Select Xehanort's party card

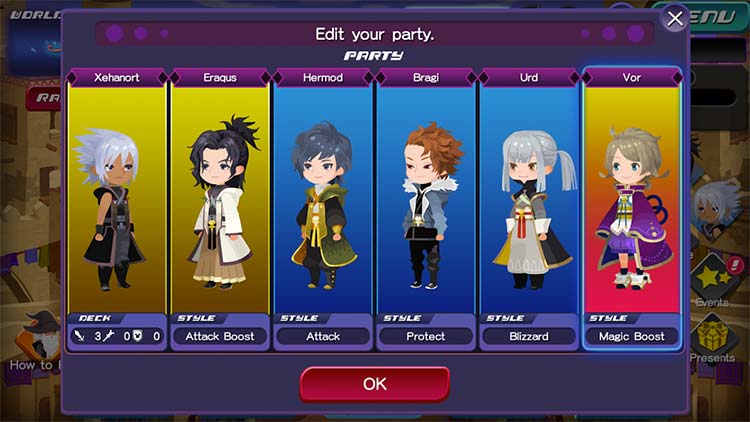[117, 200]
